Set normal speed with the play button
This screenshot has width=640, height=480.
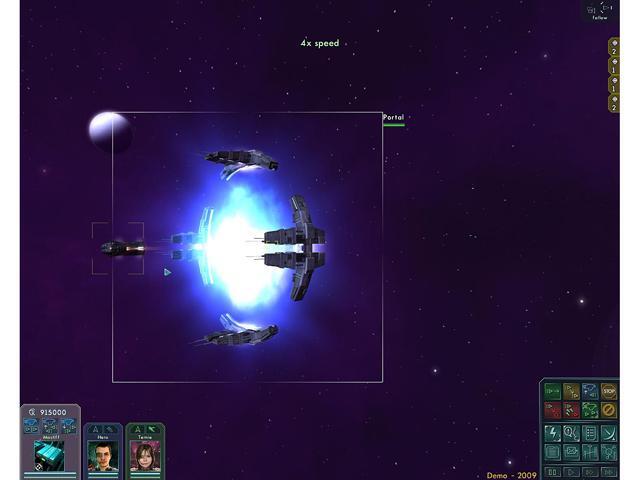tap(571, 471)
